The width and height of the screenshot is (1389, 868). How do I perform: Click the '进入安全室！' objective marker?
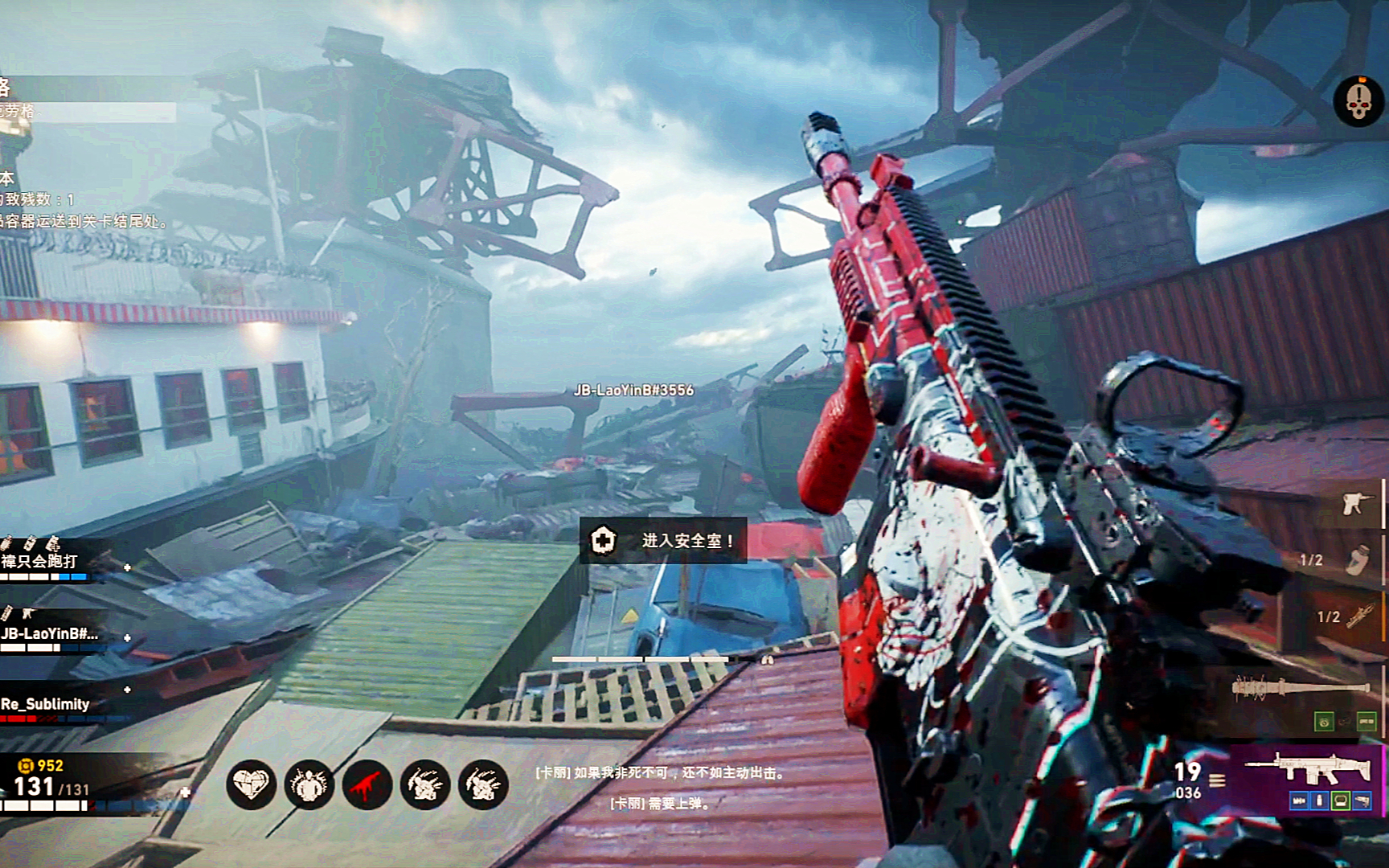coord(663,540)
